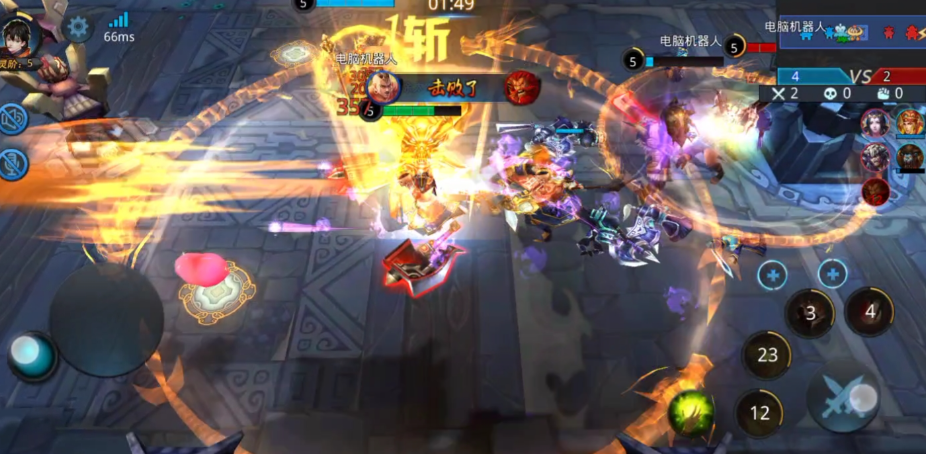Screen dimensions: 926x454
Task: Tap the virtual movement joystick
Action: 106,320
